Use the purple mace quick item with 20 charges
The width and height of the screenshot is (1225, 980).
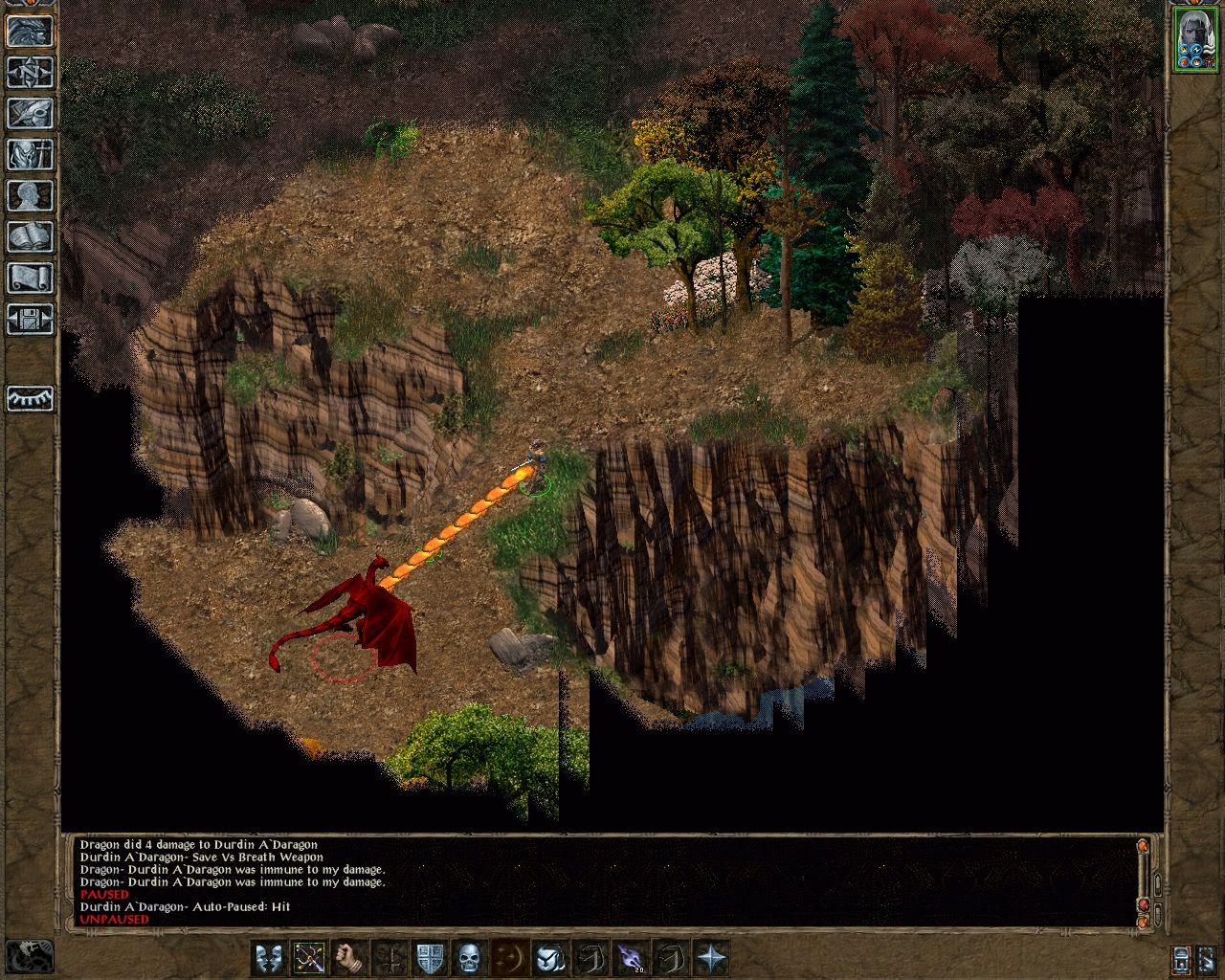[x=631, y=958]
